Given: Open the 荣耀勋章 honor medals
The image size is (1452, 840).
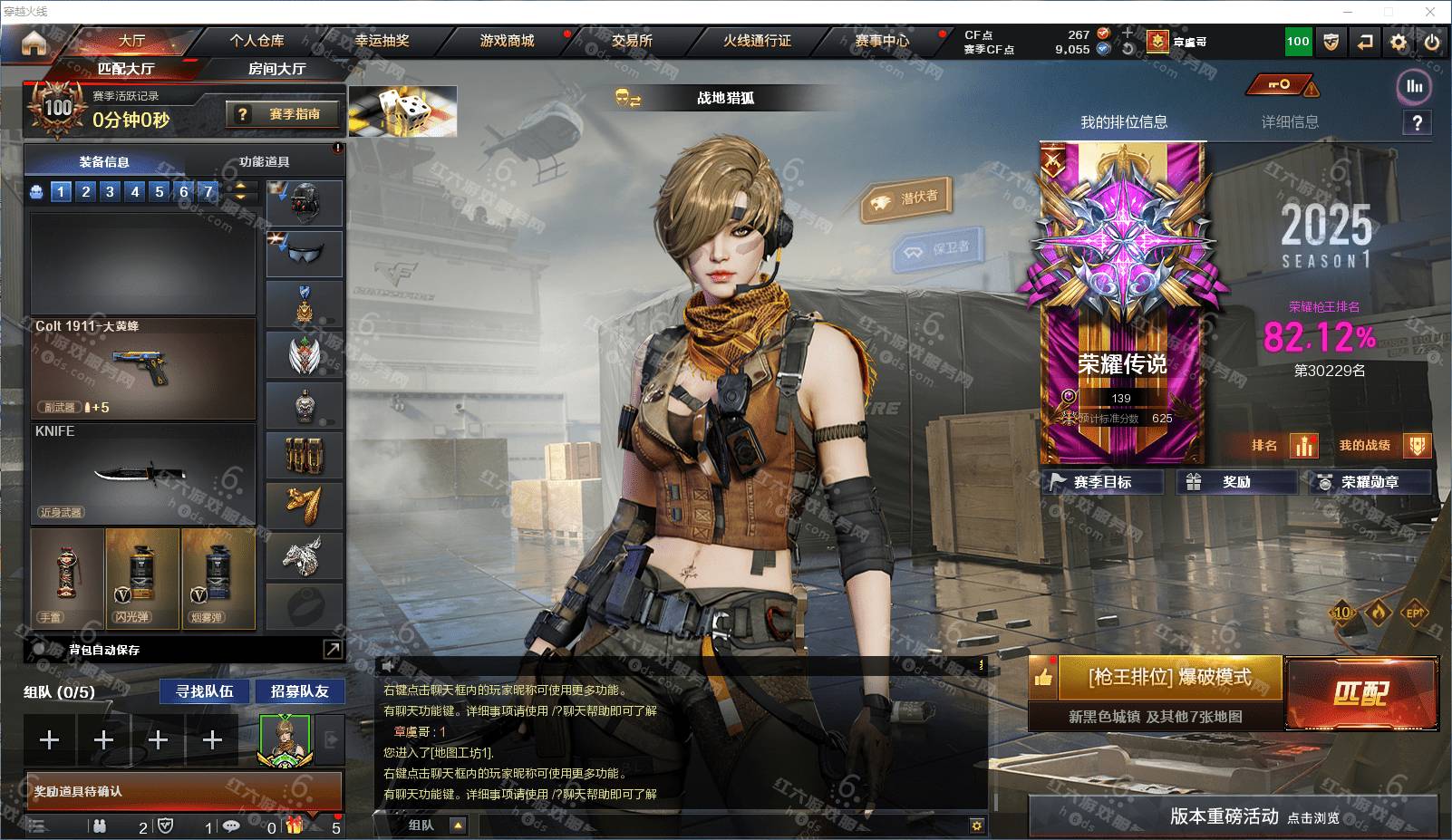Looking at the screenshot, I should pos(1370,482).
